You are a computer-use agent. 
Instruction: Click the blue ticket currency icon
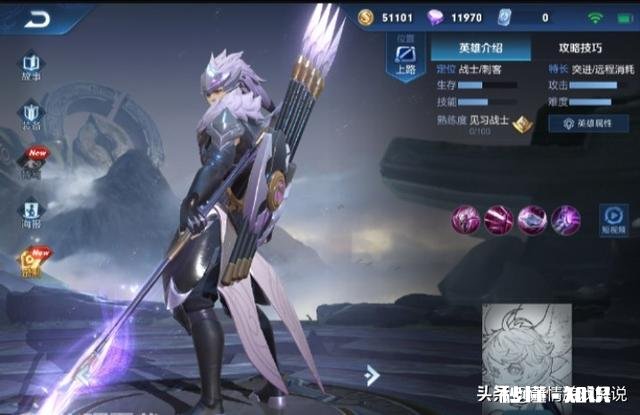pyautogui.click(x=505, y=18)
